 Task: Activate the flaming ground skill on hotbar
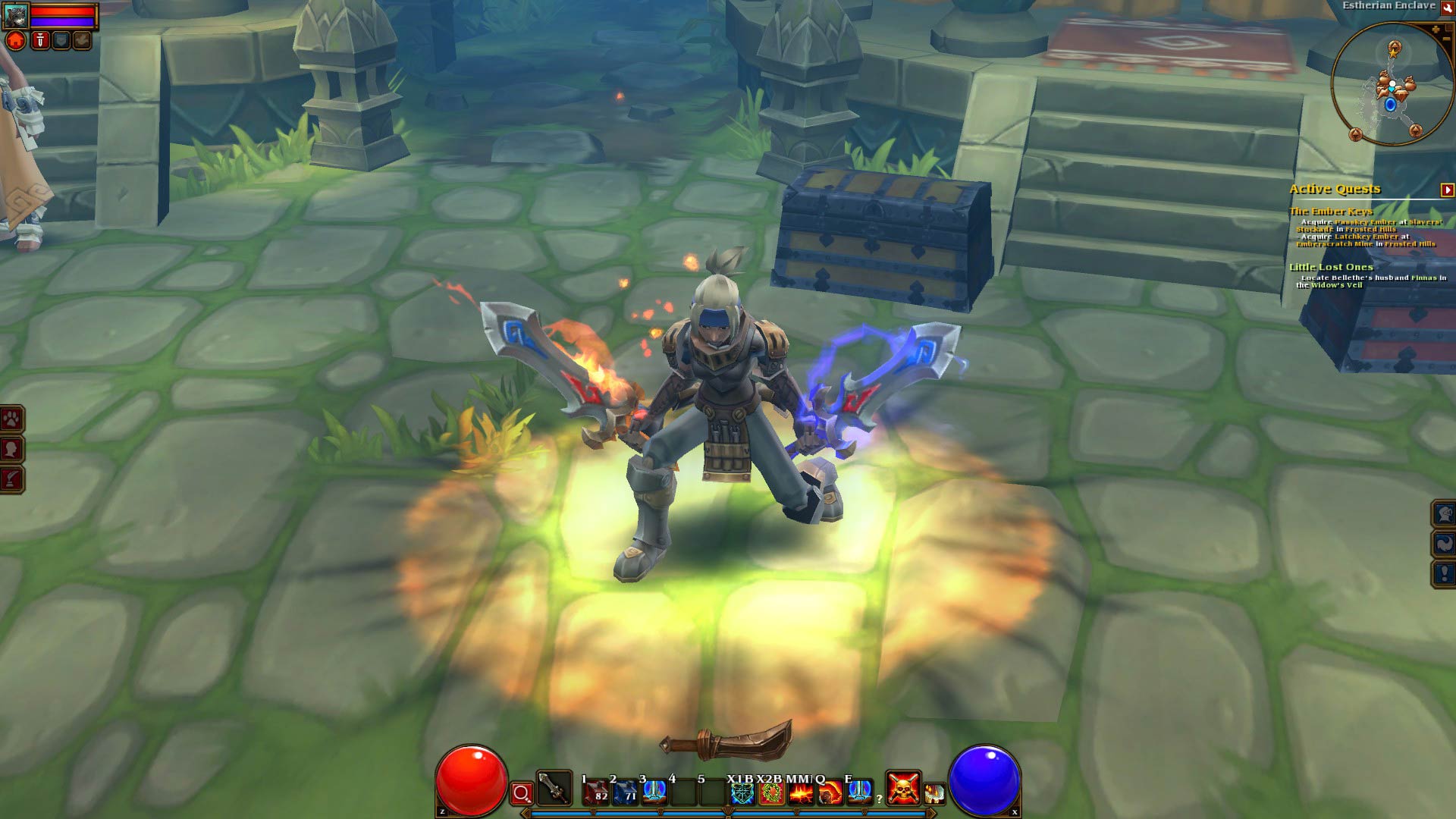click(x=801, y=793)
